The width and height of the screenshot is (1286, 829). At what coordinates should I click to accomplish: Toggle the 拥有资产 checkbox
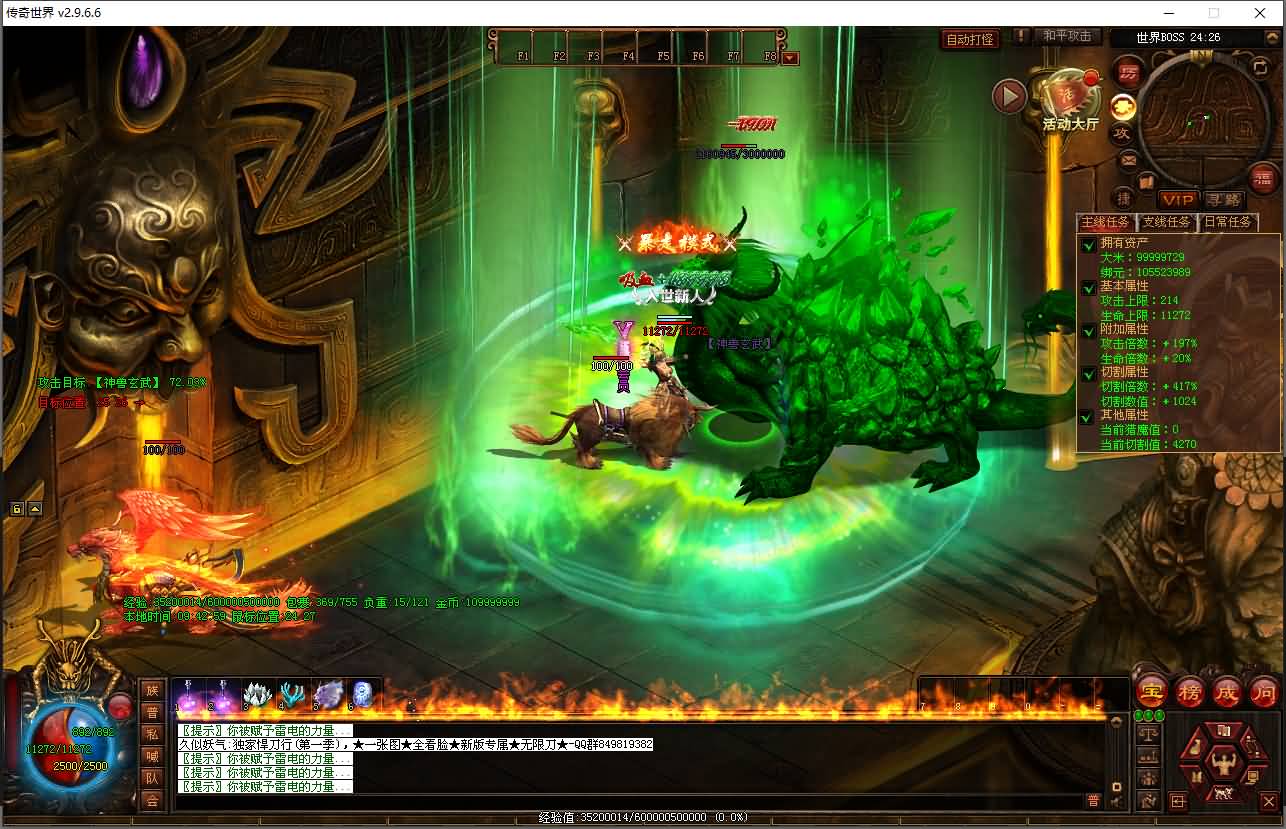1088,245
